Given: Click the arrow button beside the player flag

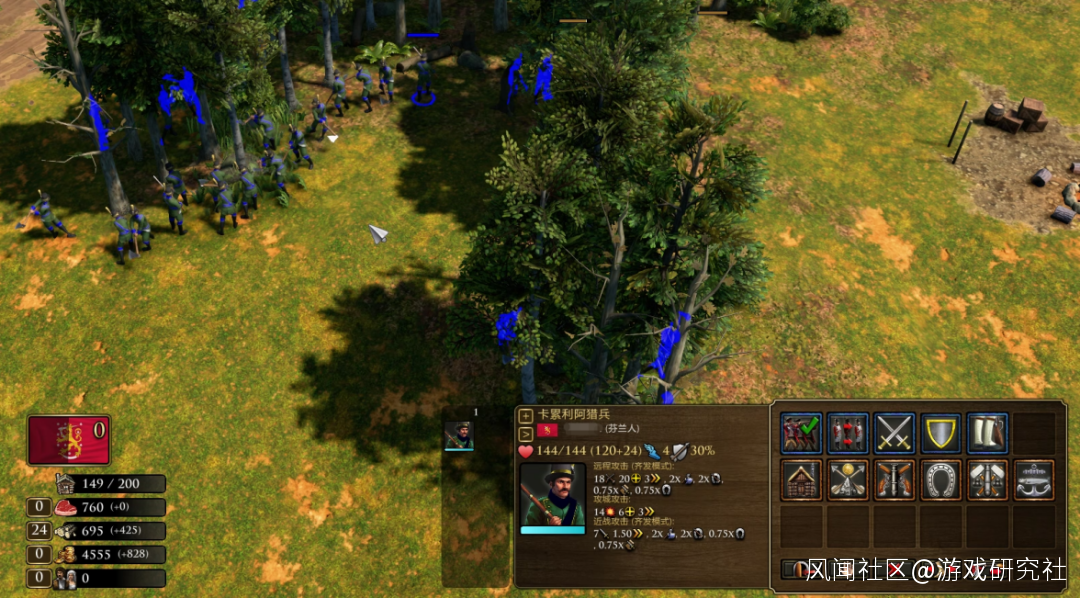Looking at the screenshot, I should pyautogui.click(x=526, y=433).
